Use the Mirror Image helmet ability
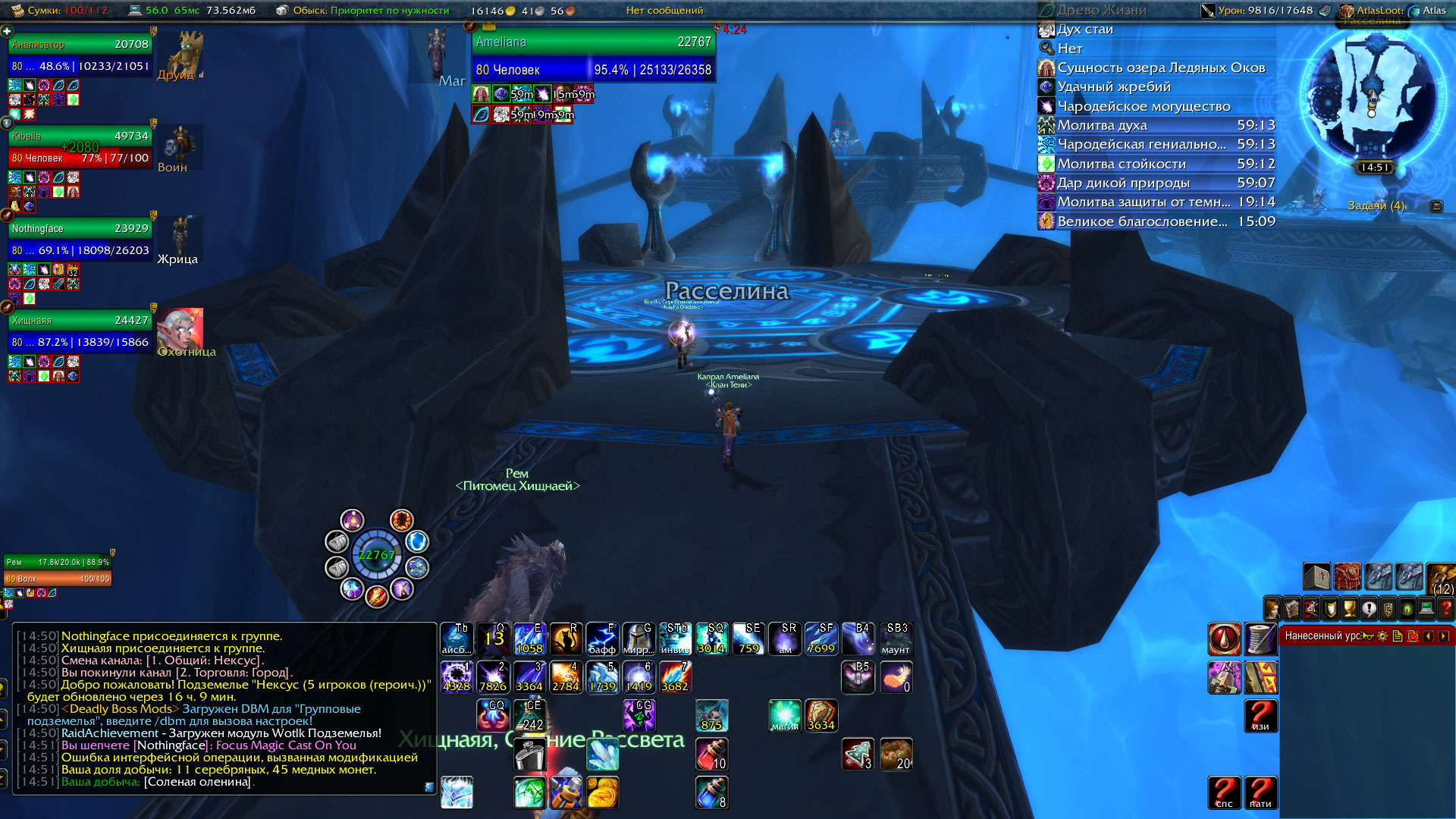 [x=639, y=639]
